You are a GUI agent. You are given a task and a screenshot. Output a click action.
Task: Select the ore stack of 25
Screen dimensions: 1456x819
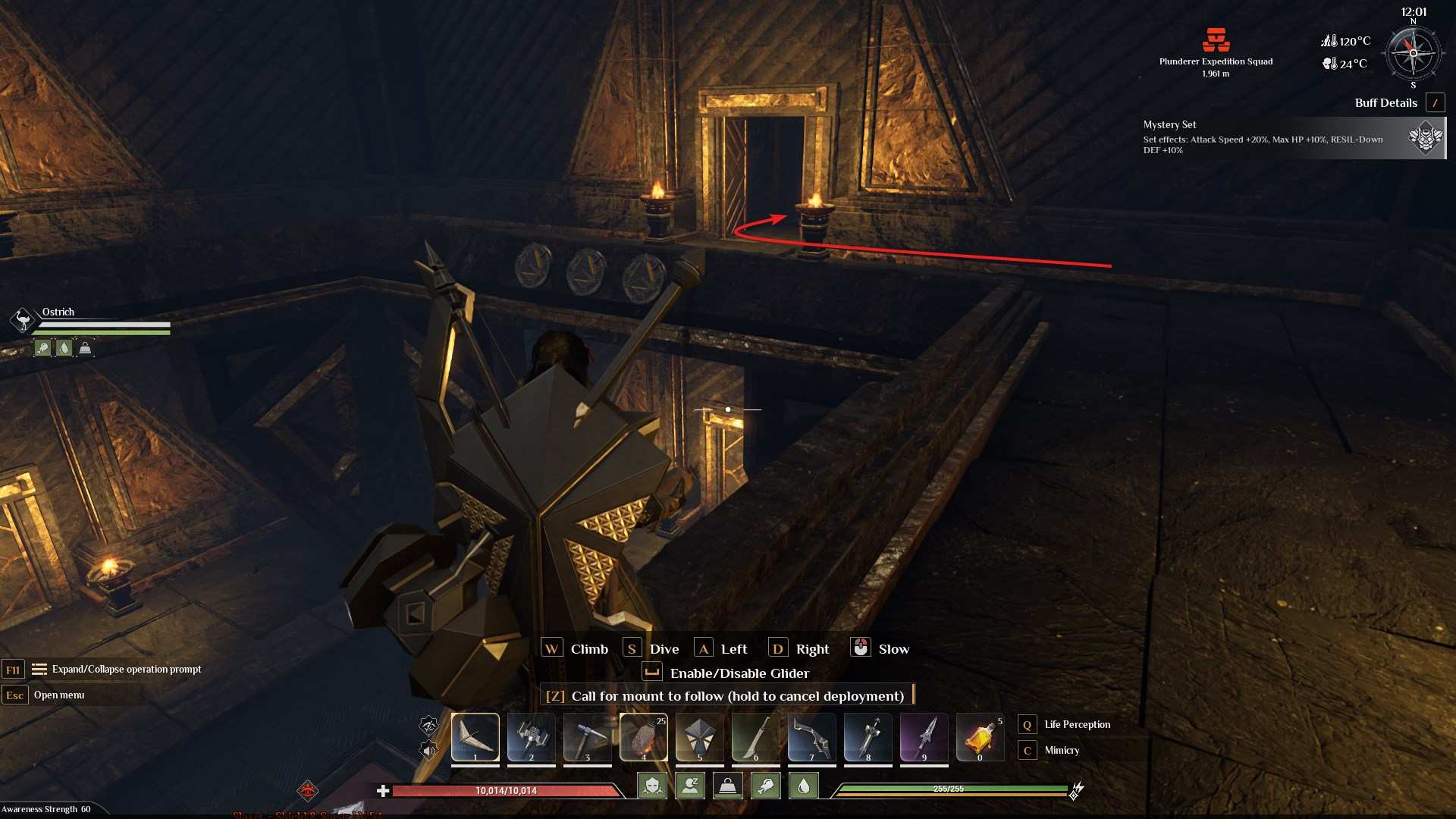pos(644,736)
